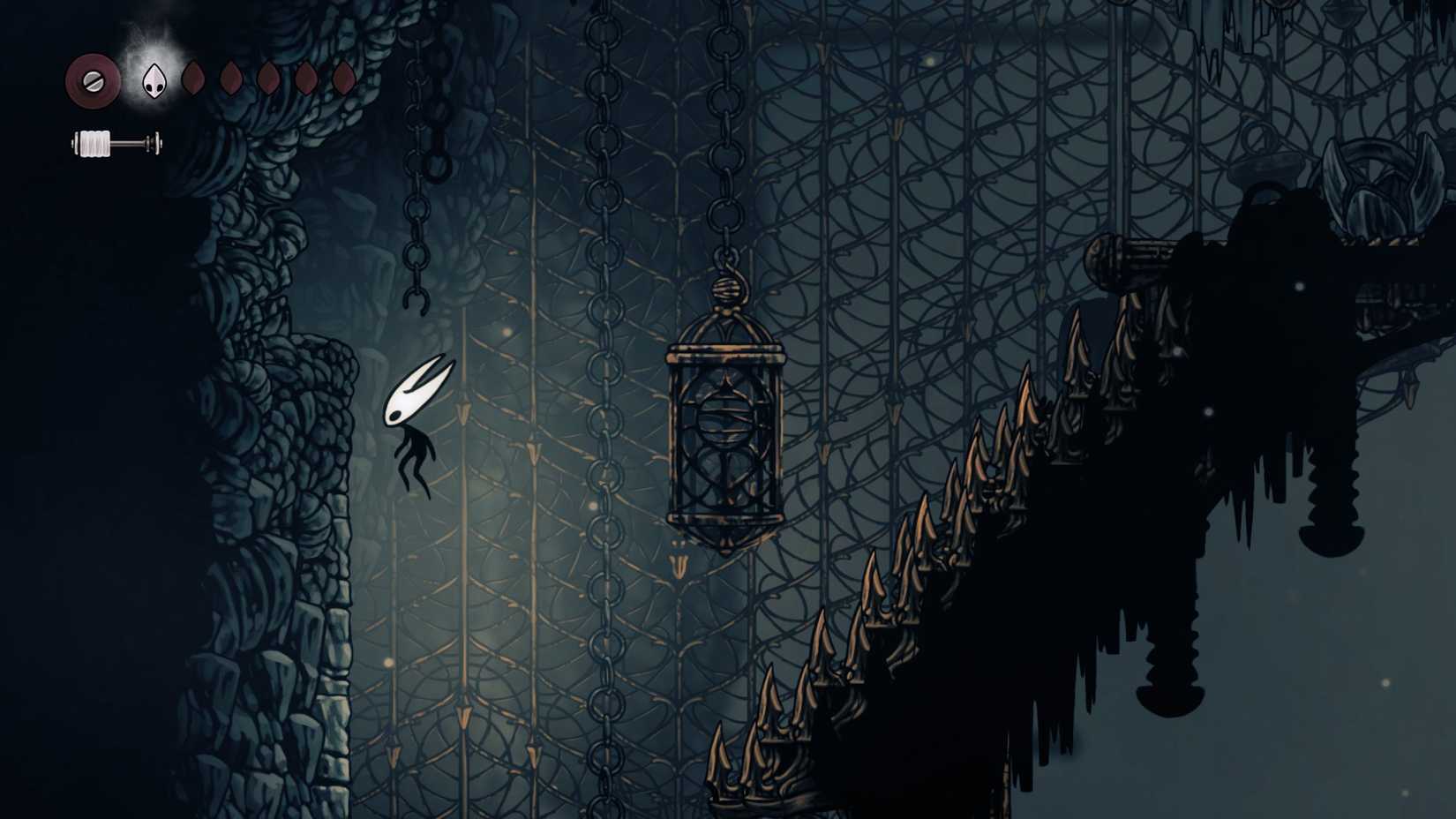Click the third health pip to toggle it
Screen dimensions: 1456x819
click(268, 79)
